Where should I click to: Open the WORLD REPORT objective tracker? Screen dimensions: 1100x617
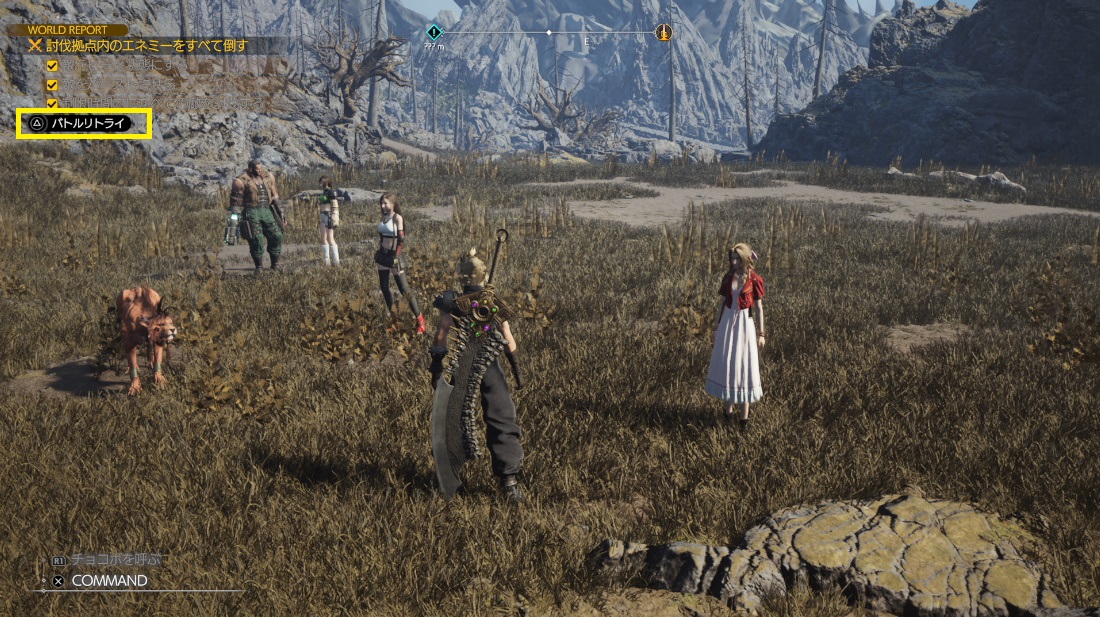click(x=68, y=30)
